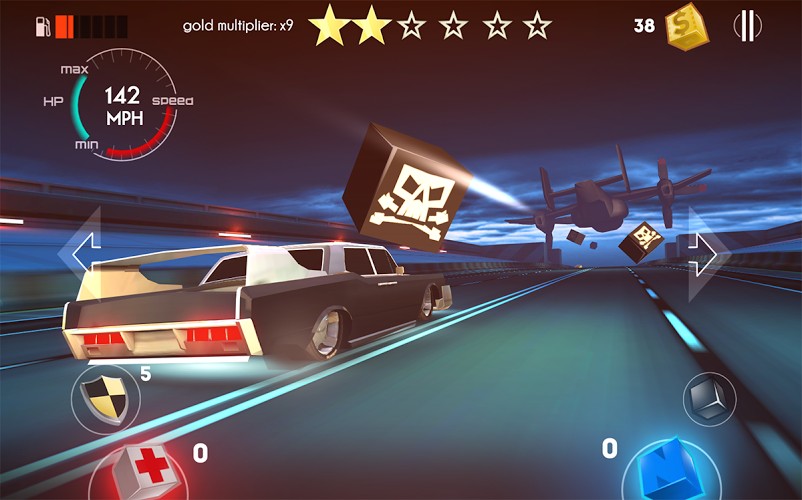
Task: Steer left with the left arrow
Action: point(82,251)
